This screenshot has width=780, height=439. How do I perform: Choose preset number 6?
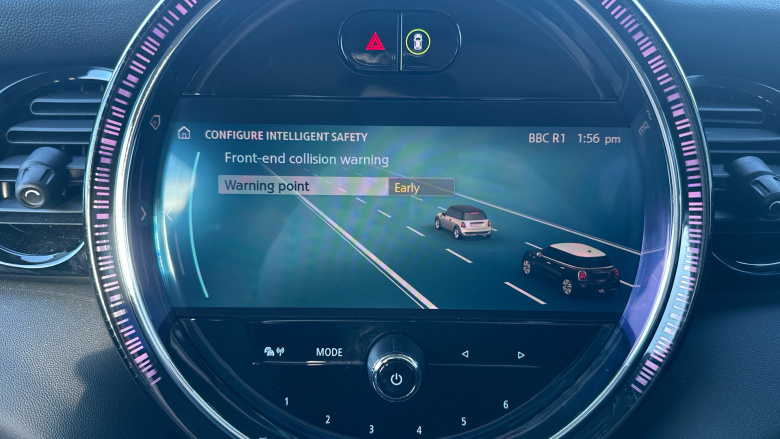click(505, 404)
